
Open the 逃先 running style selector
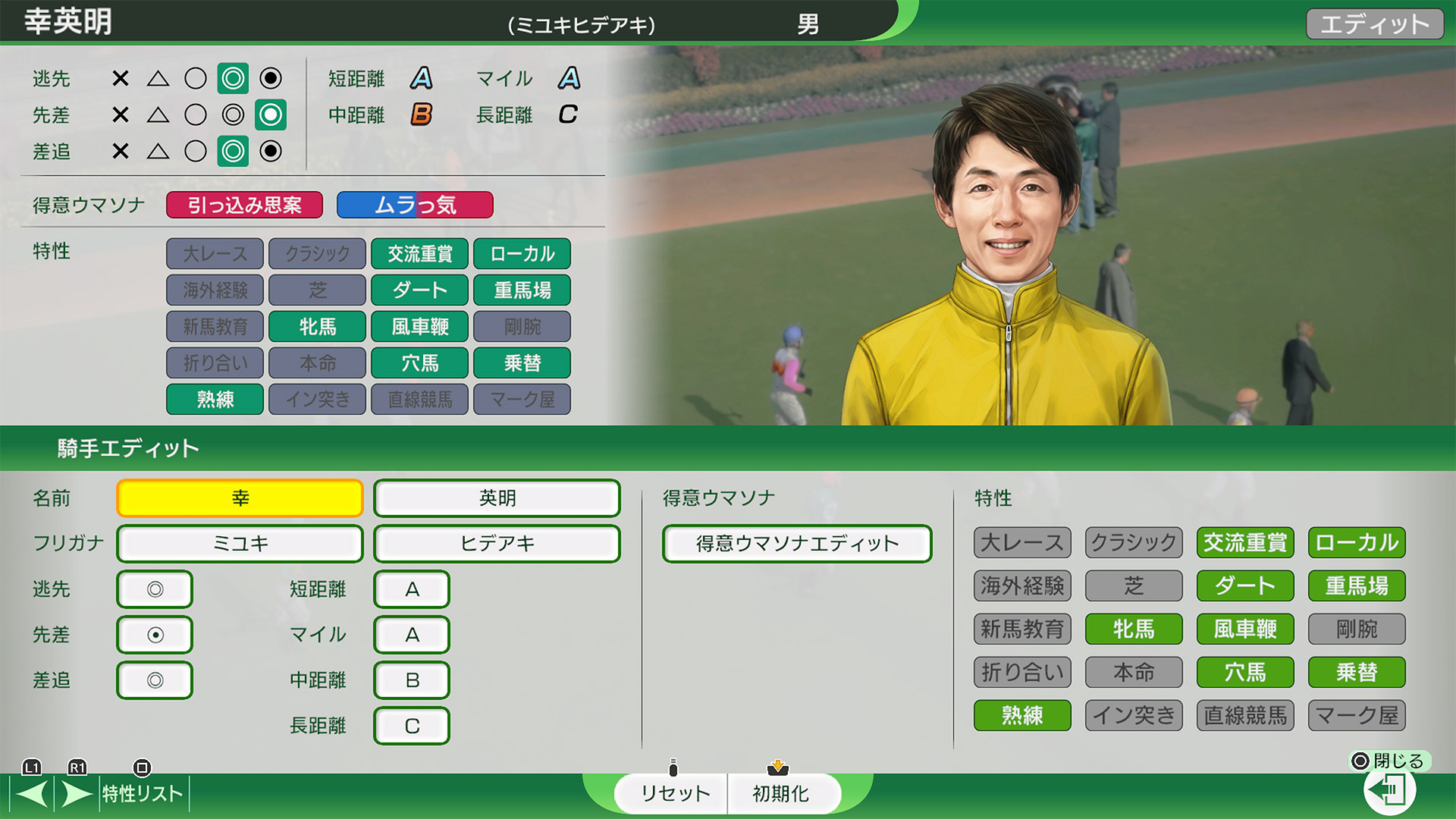[155, 589]
